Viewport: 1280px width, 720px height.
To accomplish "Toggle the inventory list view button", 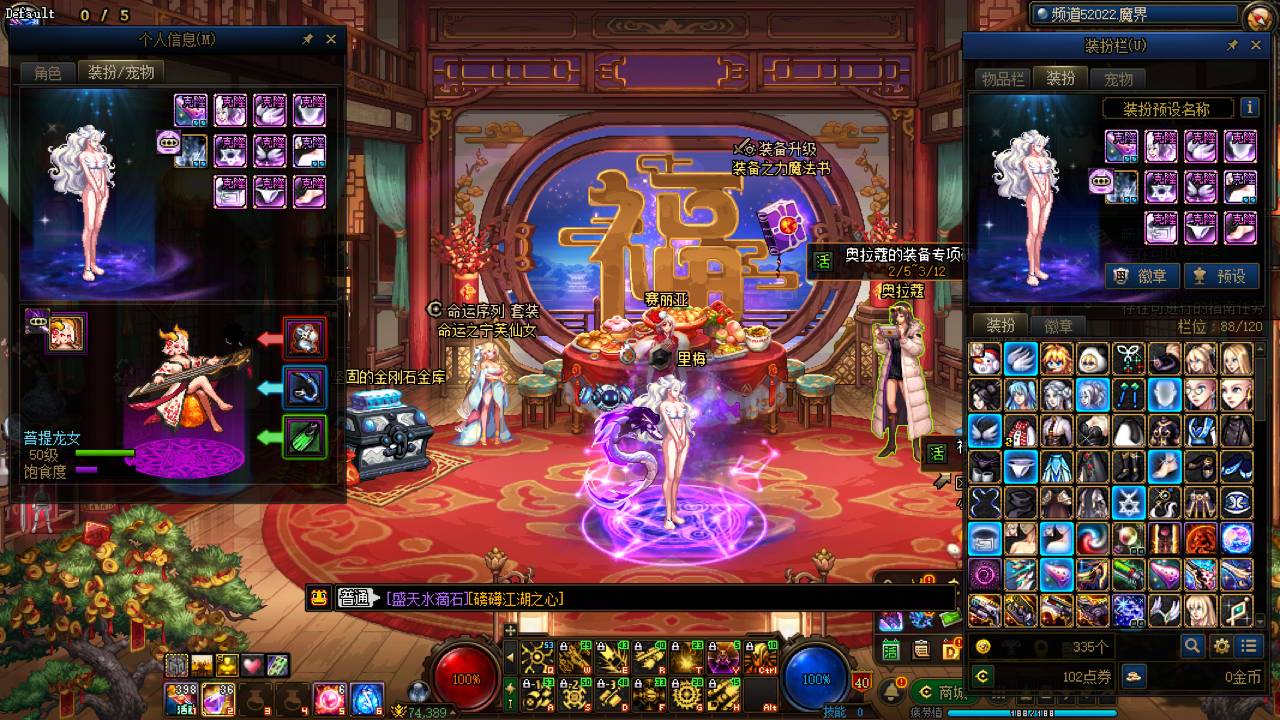I will pyautogui.click(x=1249, y=646).
